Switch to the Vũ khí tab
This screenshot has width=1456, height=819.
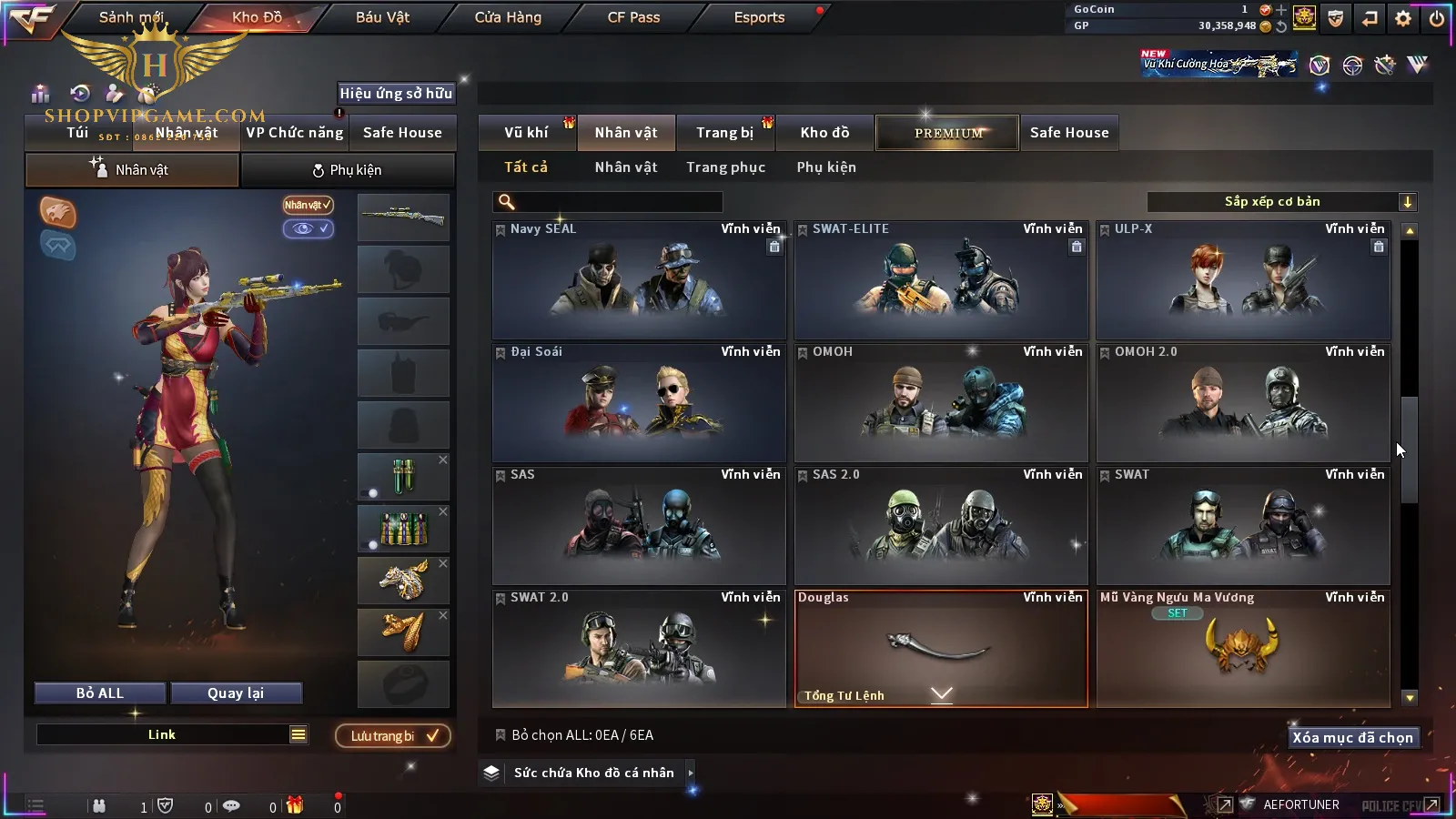coord(526,133)
